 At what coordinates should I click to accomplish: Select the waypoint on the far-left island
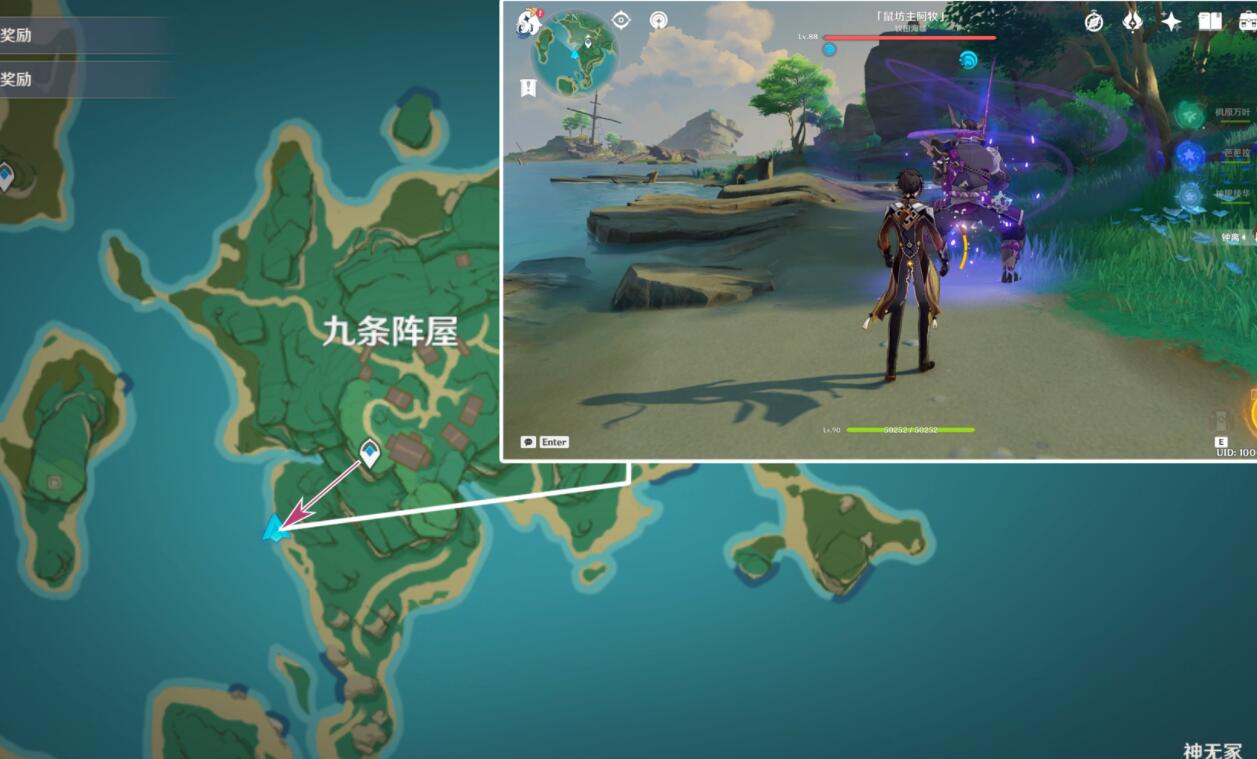coord(6,177)
